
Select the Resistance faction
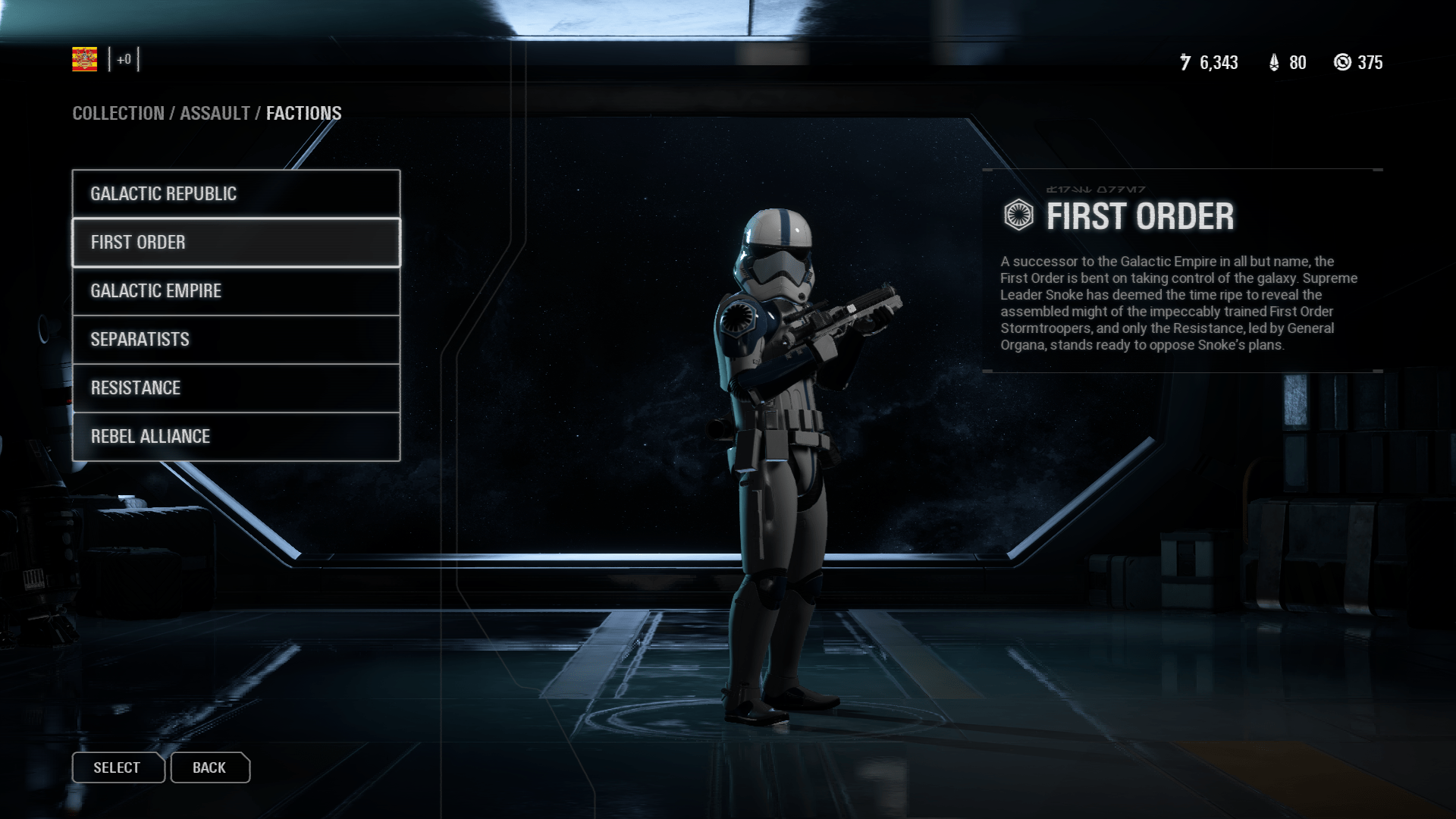236,388
